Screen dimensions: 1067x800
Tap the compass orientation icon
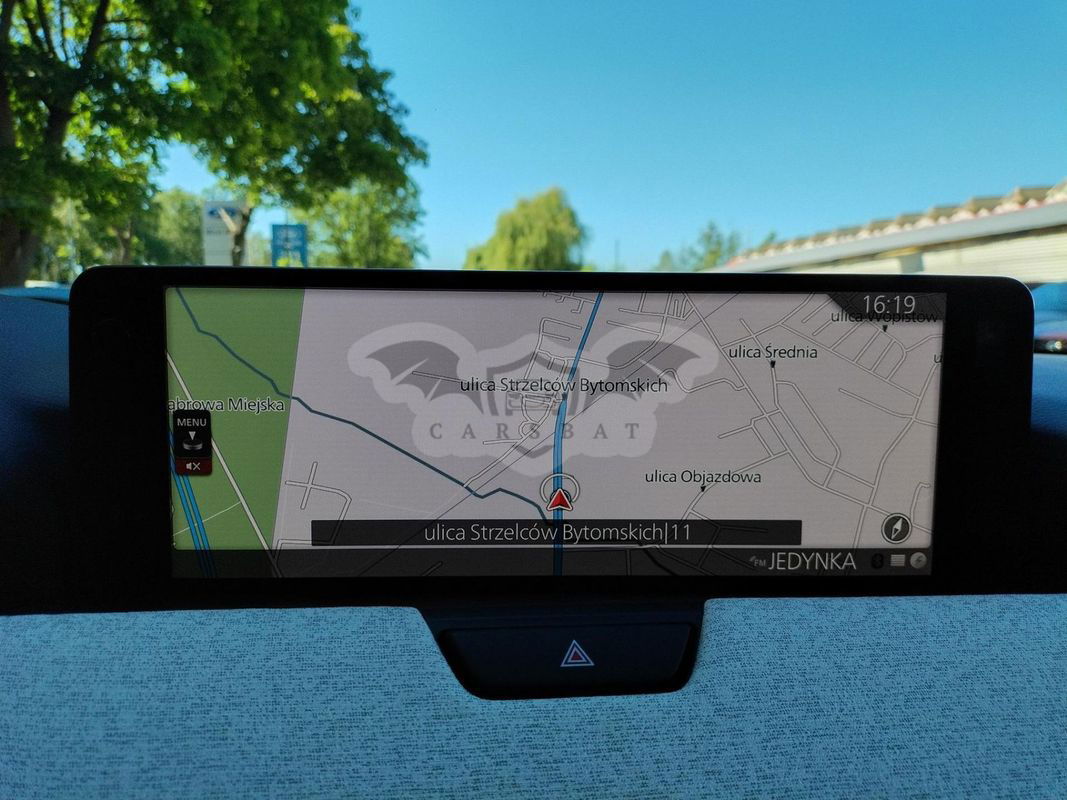coord(896,529)
